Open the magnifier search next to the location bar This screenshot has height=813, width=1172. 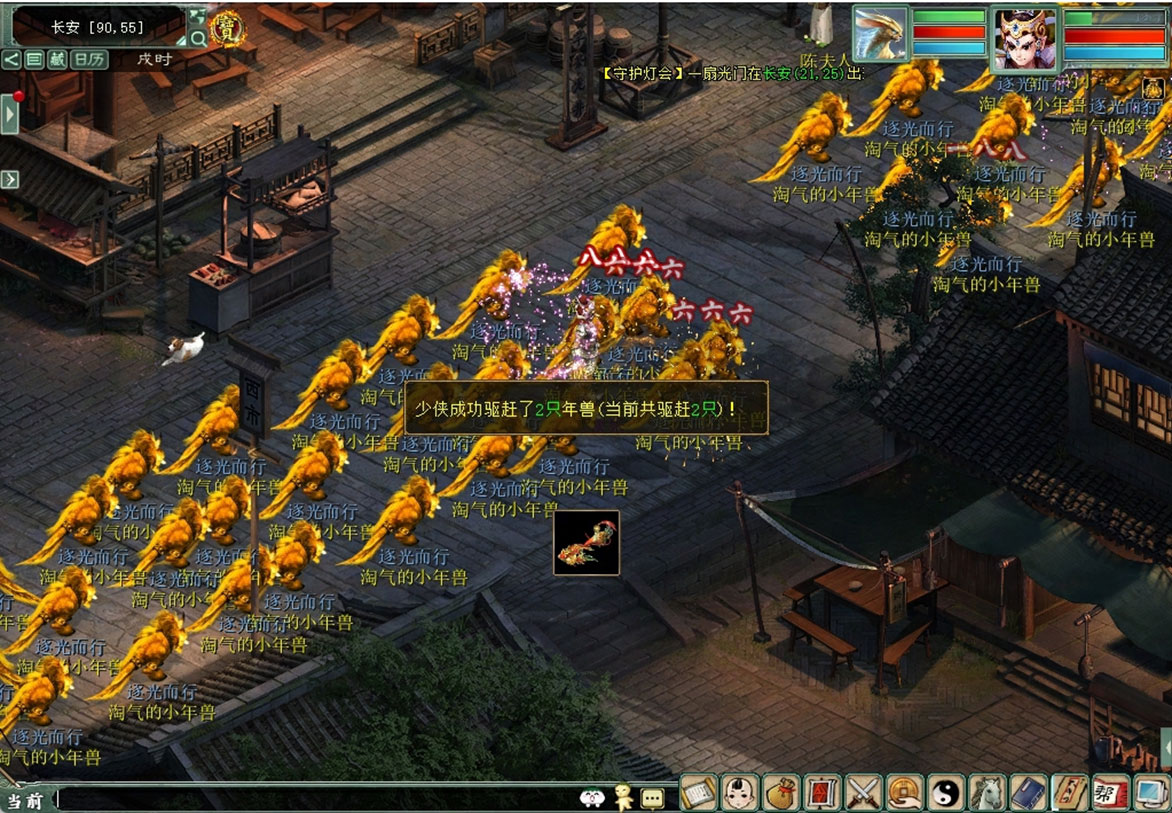(198, 39)
